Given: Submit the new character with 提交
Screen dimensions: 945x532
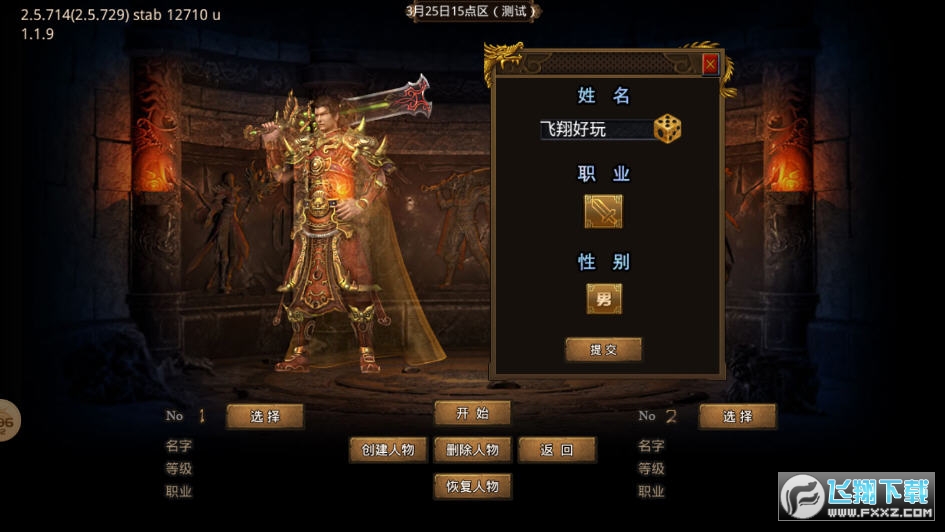Looking at the screenshot, I should coord(603,350).
